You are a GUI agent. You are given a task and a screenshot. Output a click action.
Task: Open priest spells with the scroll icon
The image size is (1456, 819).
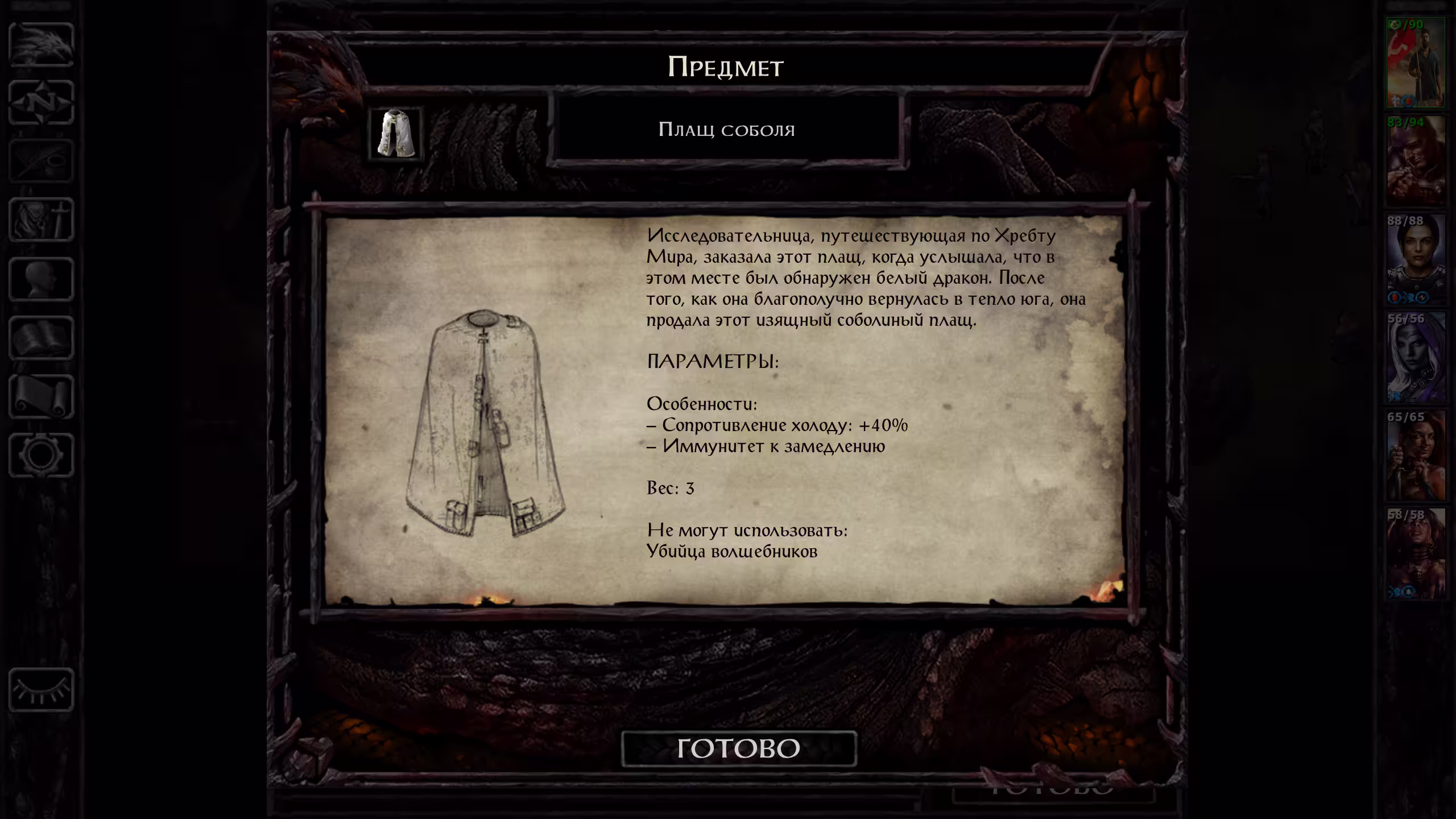(41, 396)
